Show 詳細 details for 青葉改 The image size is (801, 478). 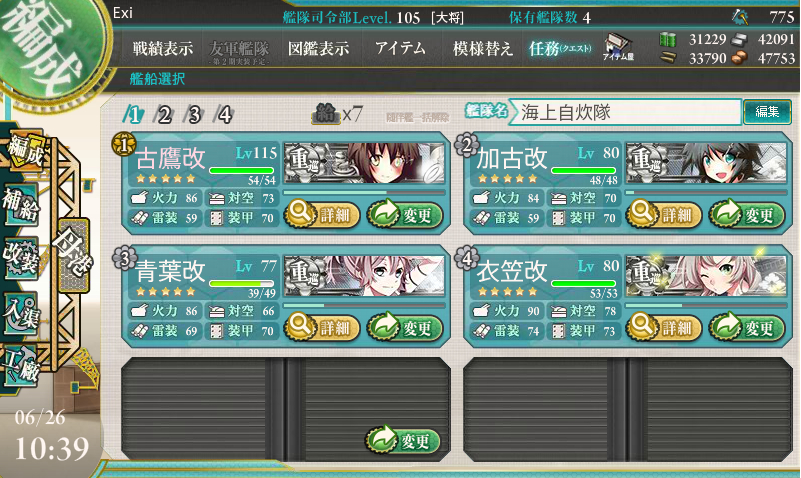[x=319, y=326]
